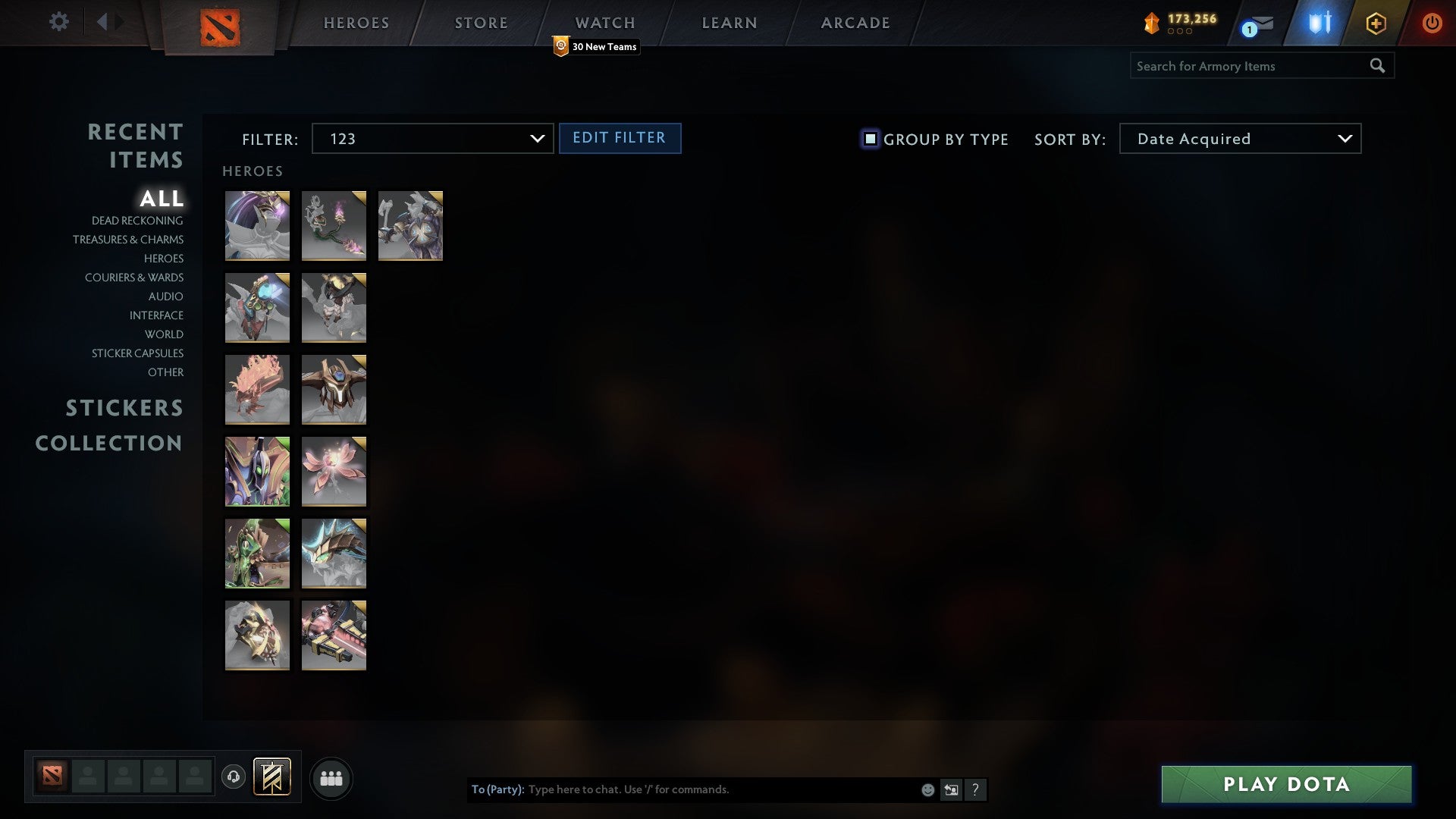The height and width of the screenshot is (819, 1456).
Task: Open the first hero item thumbnail under HEROES
Action: coord(257,225)
